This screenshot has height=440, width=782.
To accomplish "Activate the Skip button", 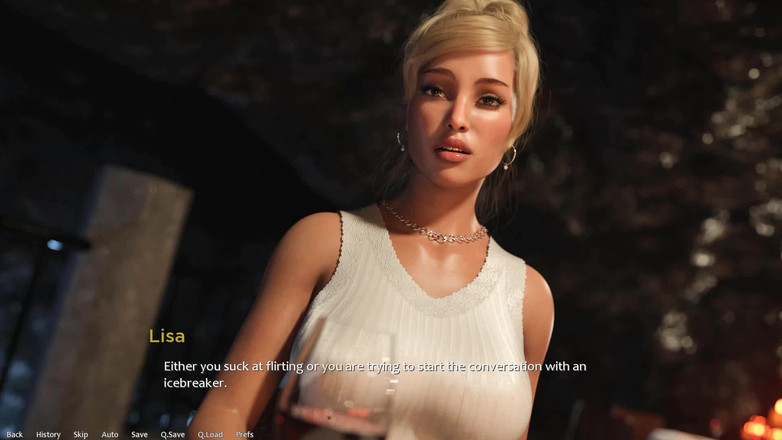I will click(x=81, y=434).
